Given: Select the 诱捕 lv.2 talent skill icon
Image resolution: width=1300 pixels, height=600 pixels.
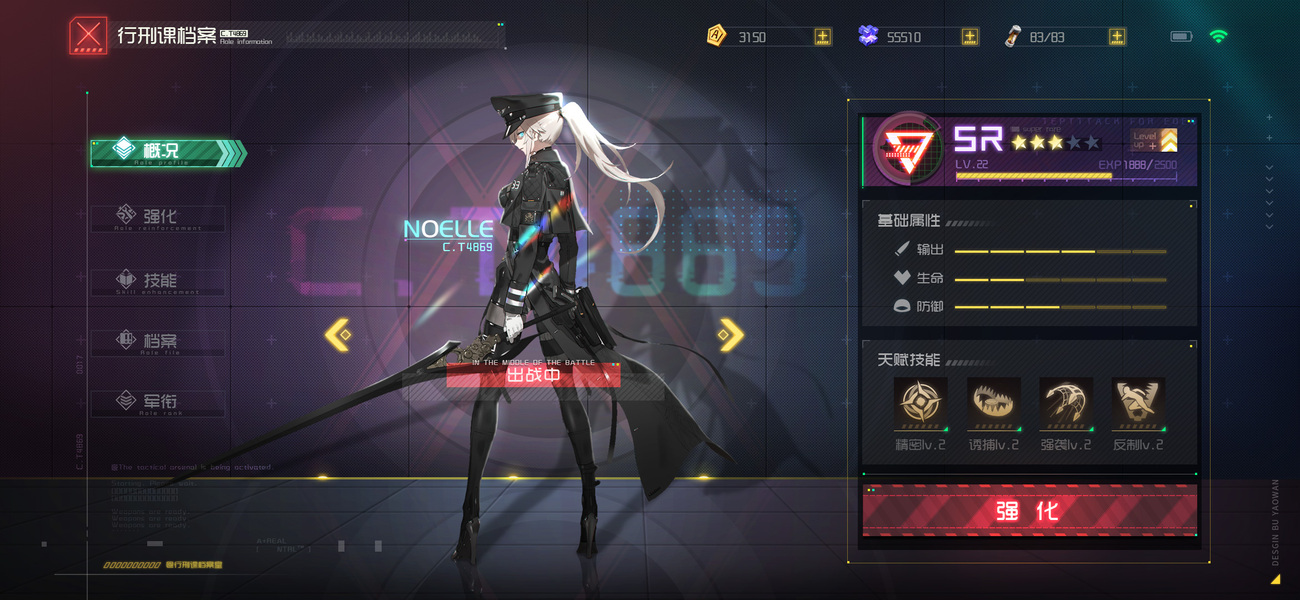Looking at the screenshot, I should 993,403.
